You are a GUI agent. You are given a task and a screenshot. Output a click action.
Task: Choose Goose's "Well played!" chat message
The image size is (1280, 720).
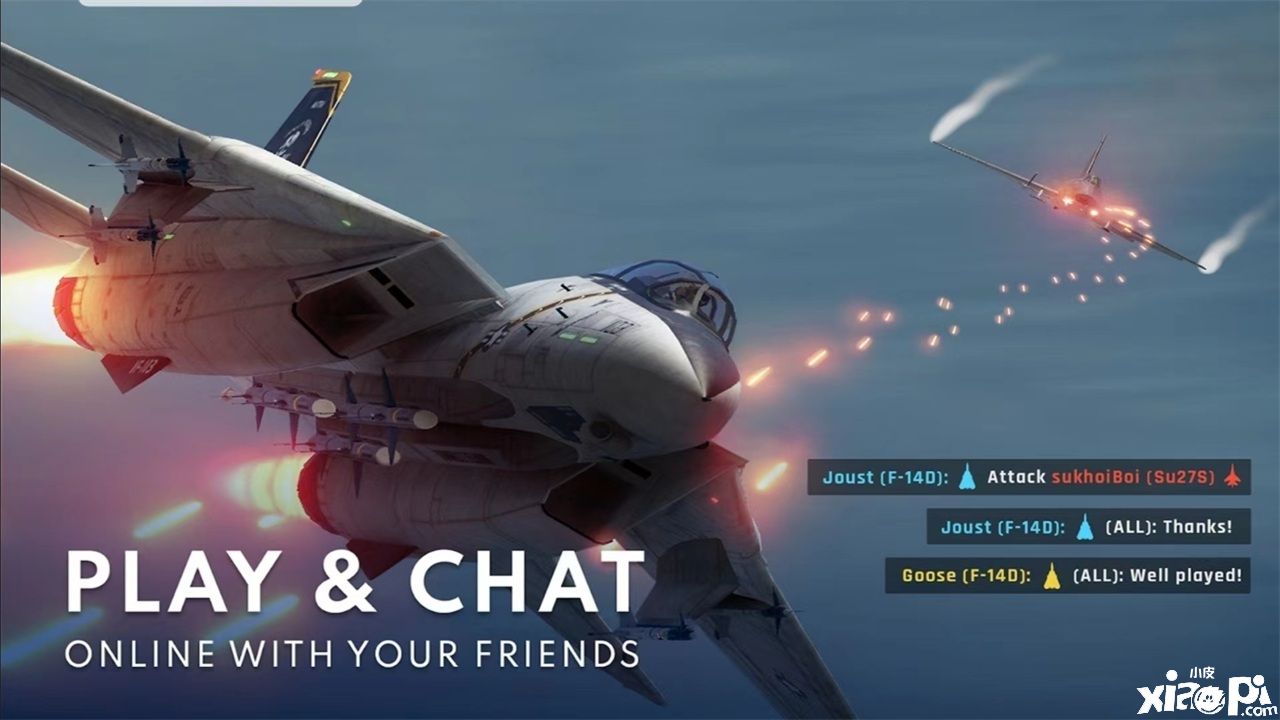[x=1069, y=575]
